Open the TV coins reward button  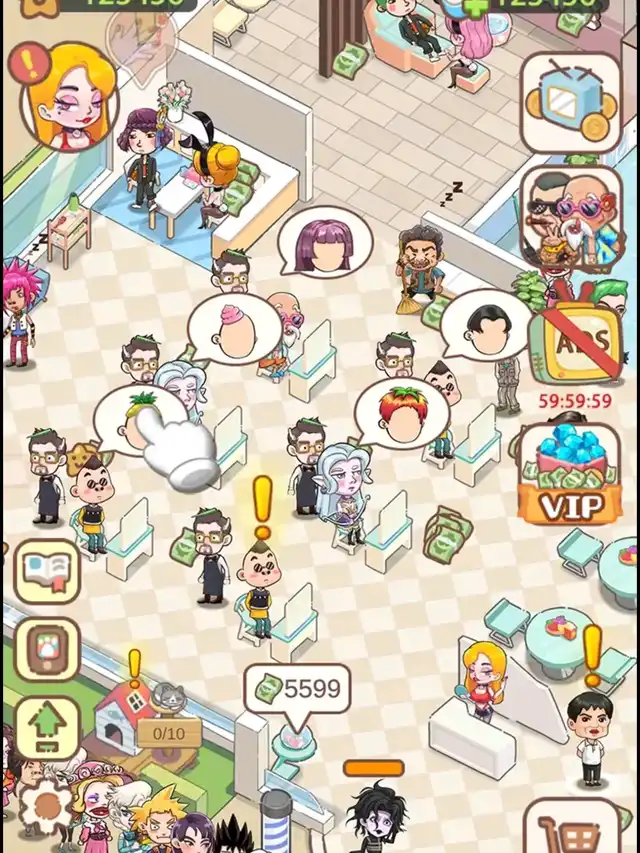pos(569,100)
